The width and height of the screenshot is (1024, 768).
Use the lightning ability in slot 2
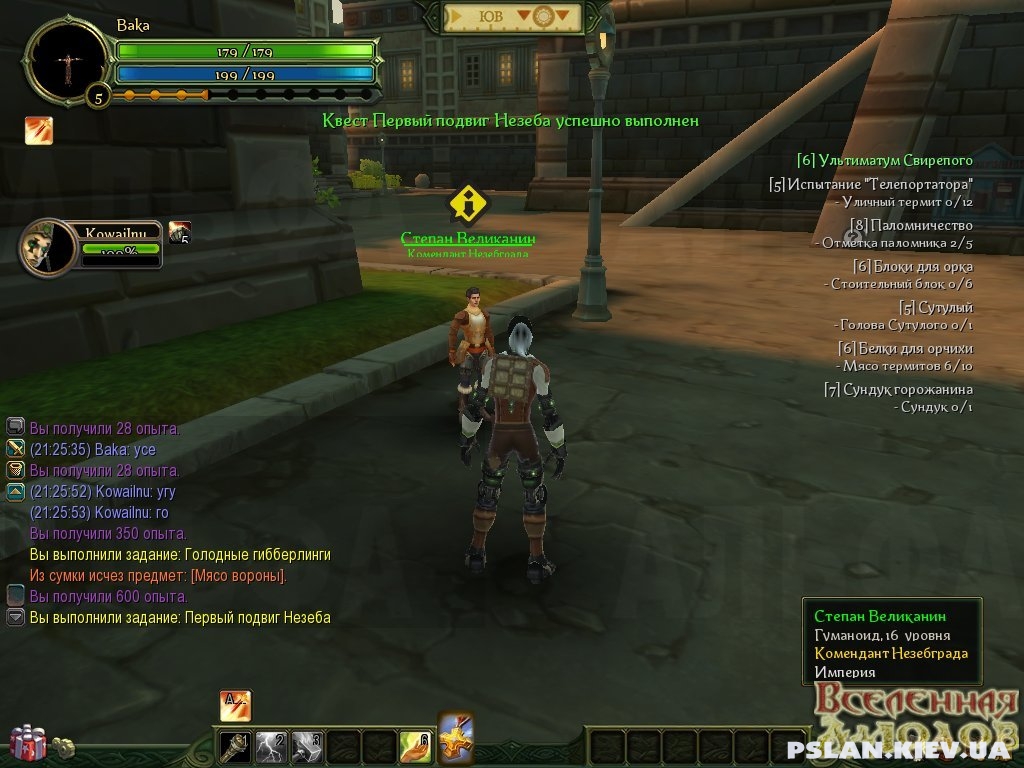(x=272, y=746)
